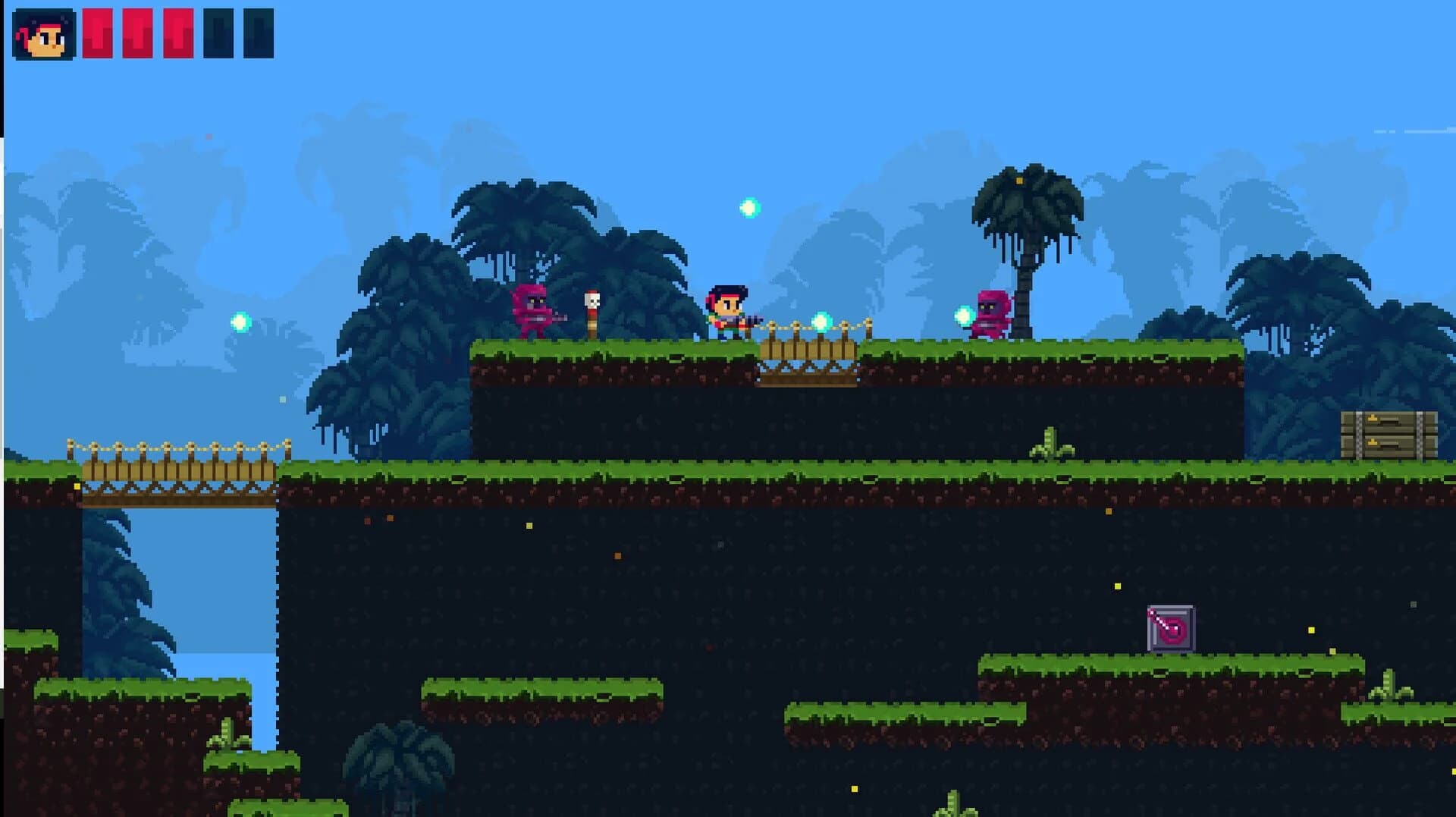
Task: Click the glowing projectile fired at the enemy
Action: click(x=821, y=323)
